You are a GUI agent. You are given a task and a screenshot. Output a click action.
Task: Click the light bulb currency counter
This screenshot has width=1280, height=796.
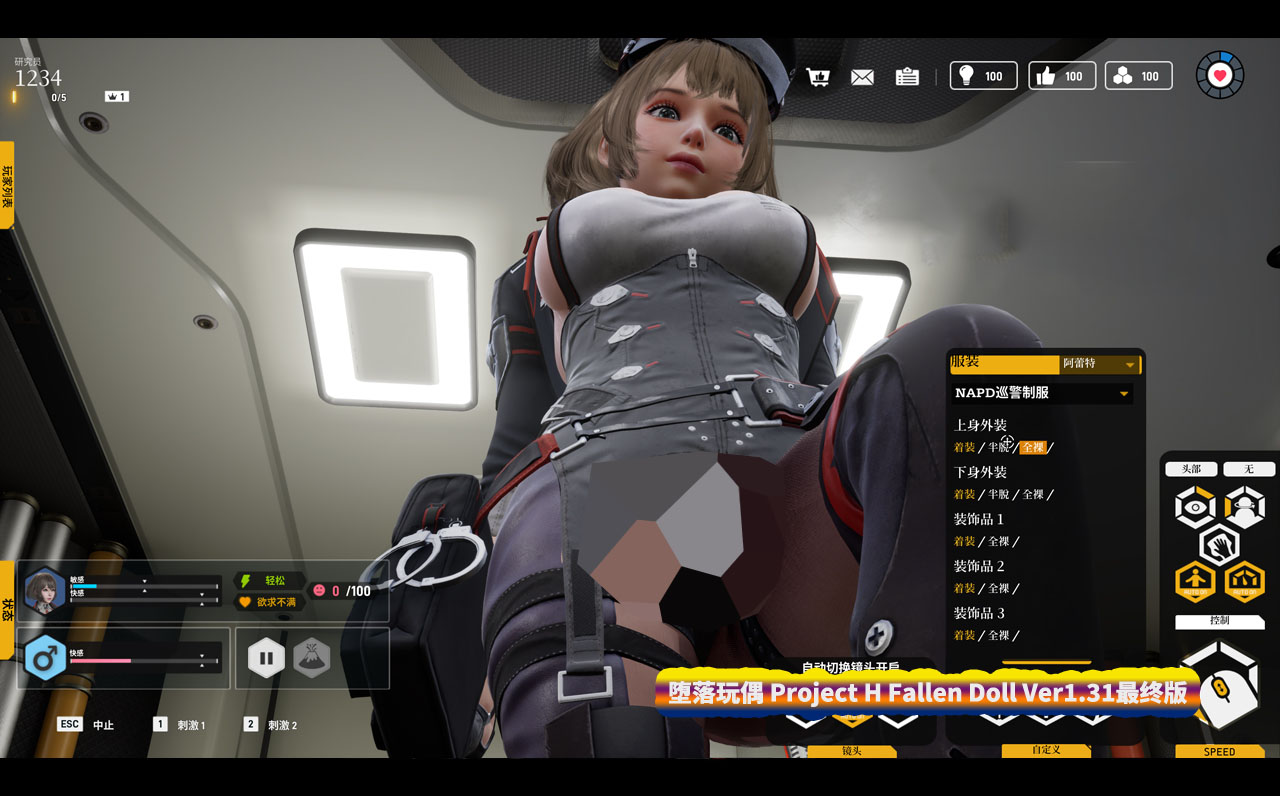point(983,76)
